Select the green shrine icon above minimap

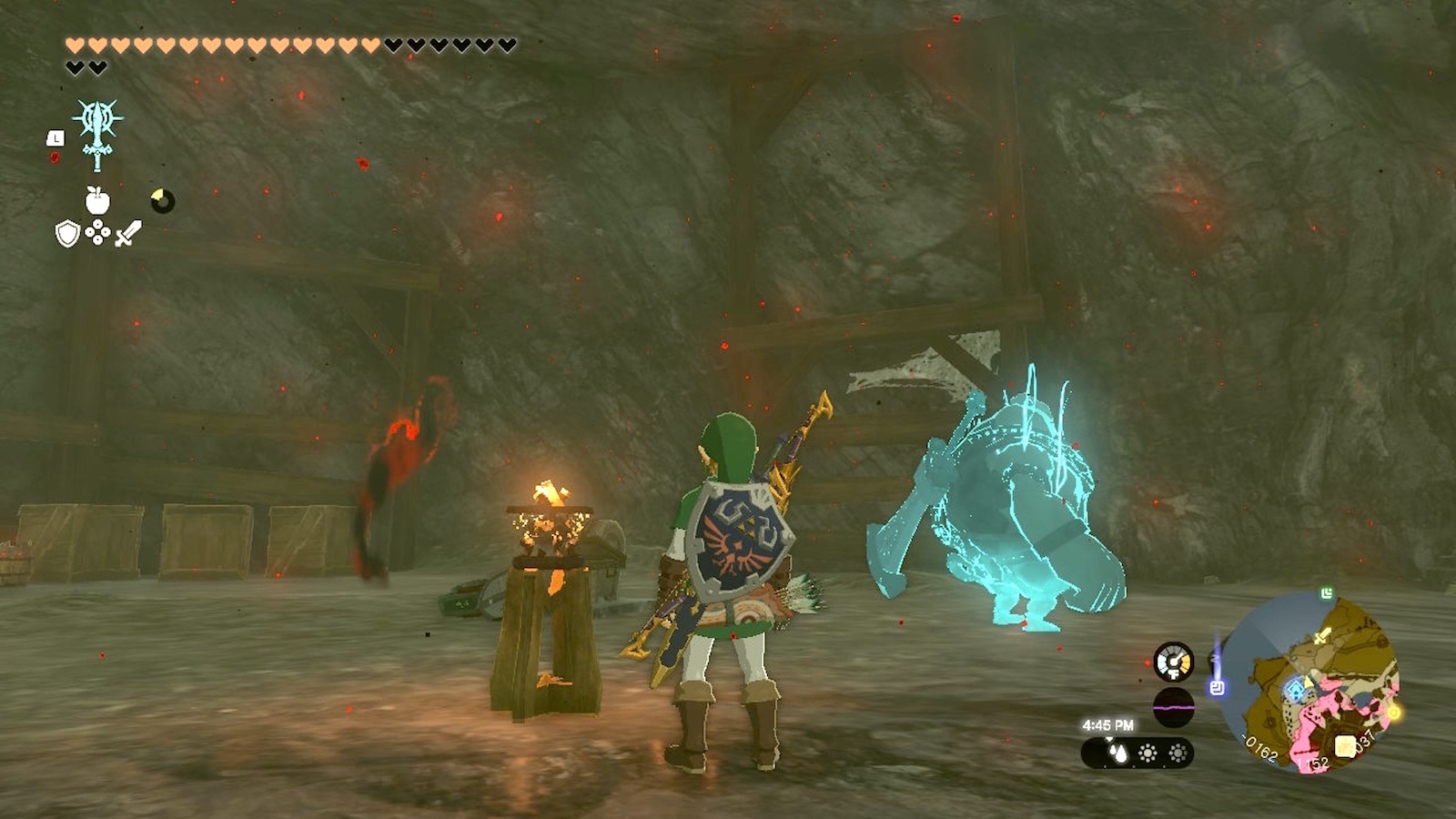1327,594
